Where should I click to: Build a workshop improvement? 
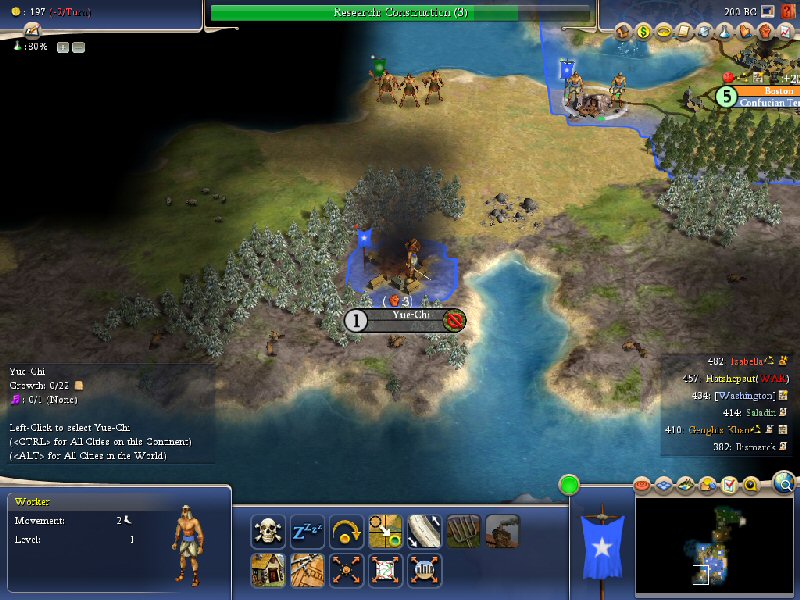click(x=502, y=530)
